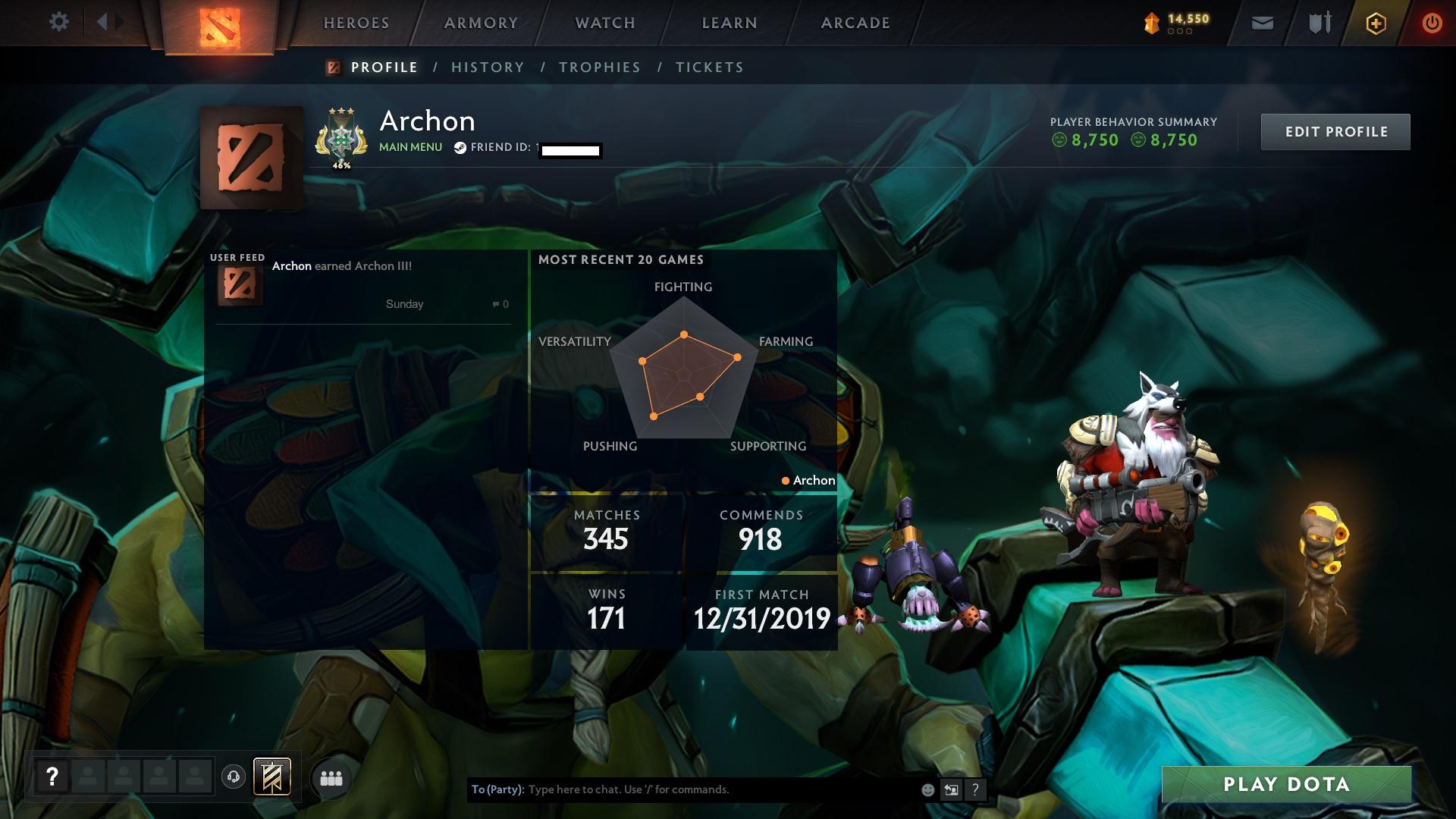Open the Dota Plus subscription icon
The width and height of the screenshot is (1456, 819).
pyautogui.click(x=1375, y=24)
